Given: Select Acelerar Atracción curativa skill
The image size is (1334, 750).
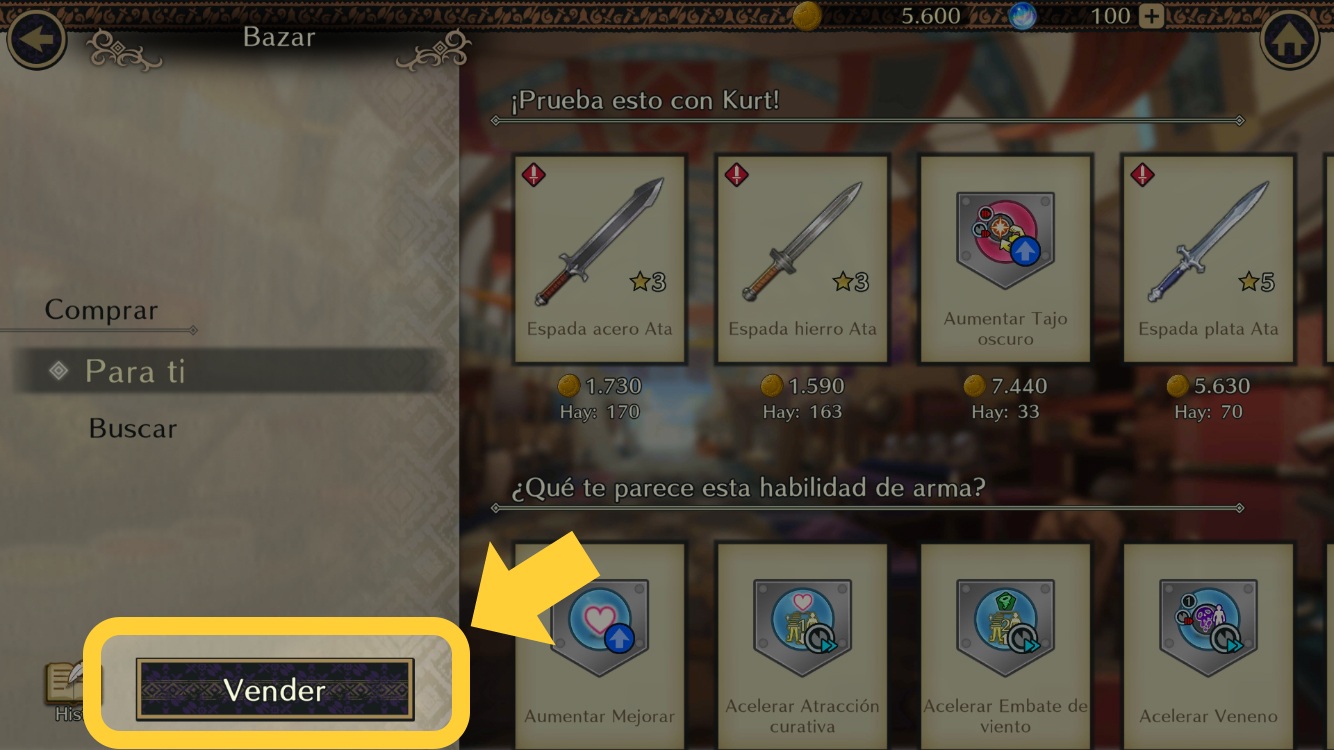Looking at the screenshot, I should point(802,640).
